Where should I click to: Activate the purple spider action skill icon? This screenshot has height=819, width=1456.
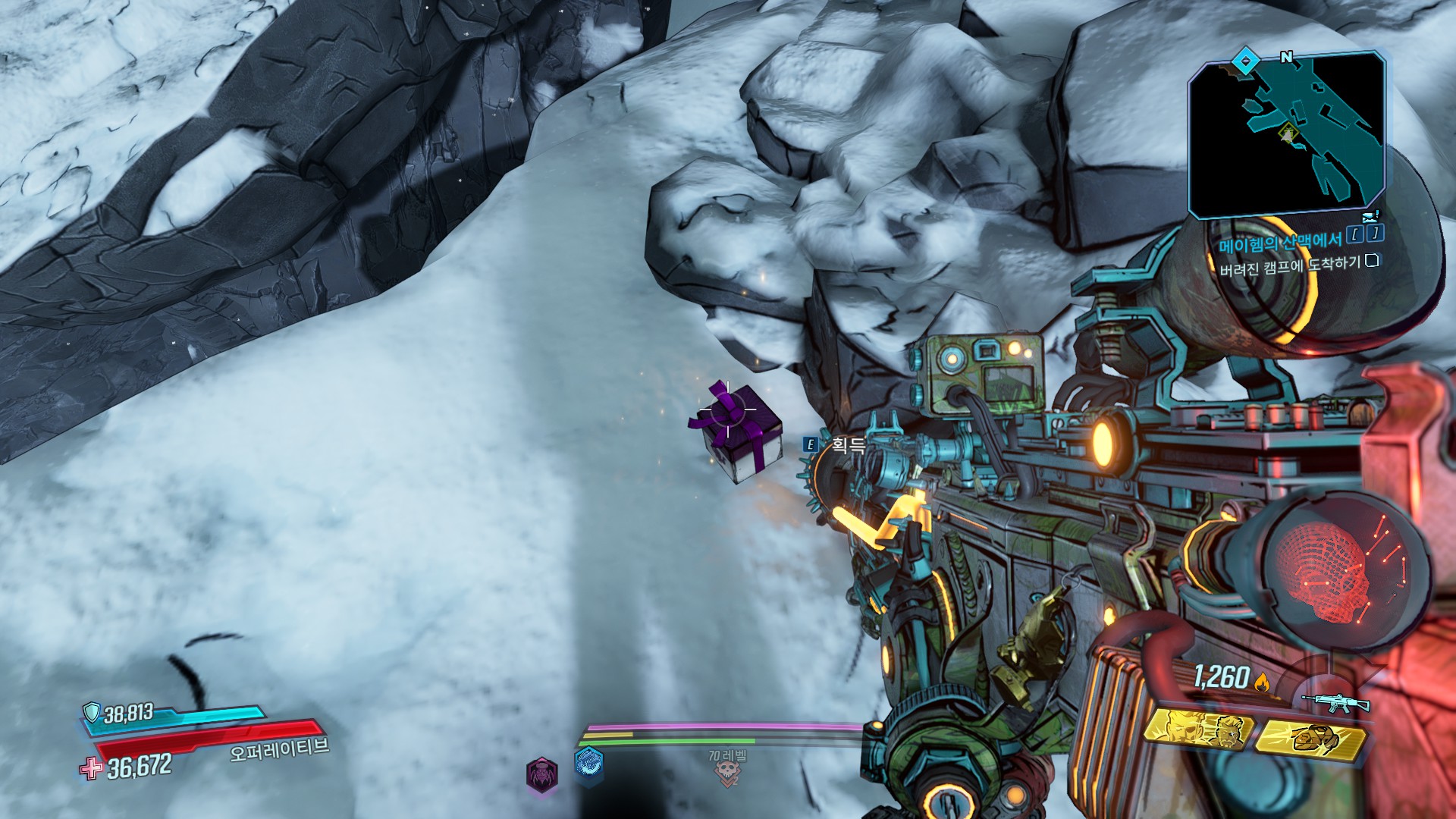click(542, 775)
